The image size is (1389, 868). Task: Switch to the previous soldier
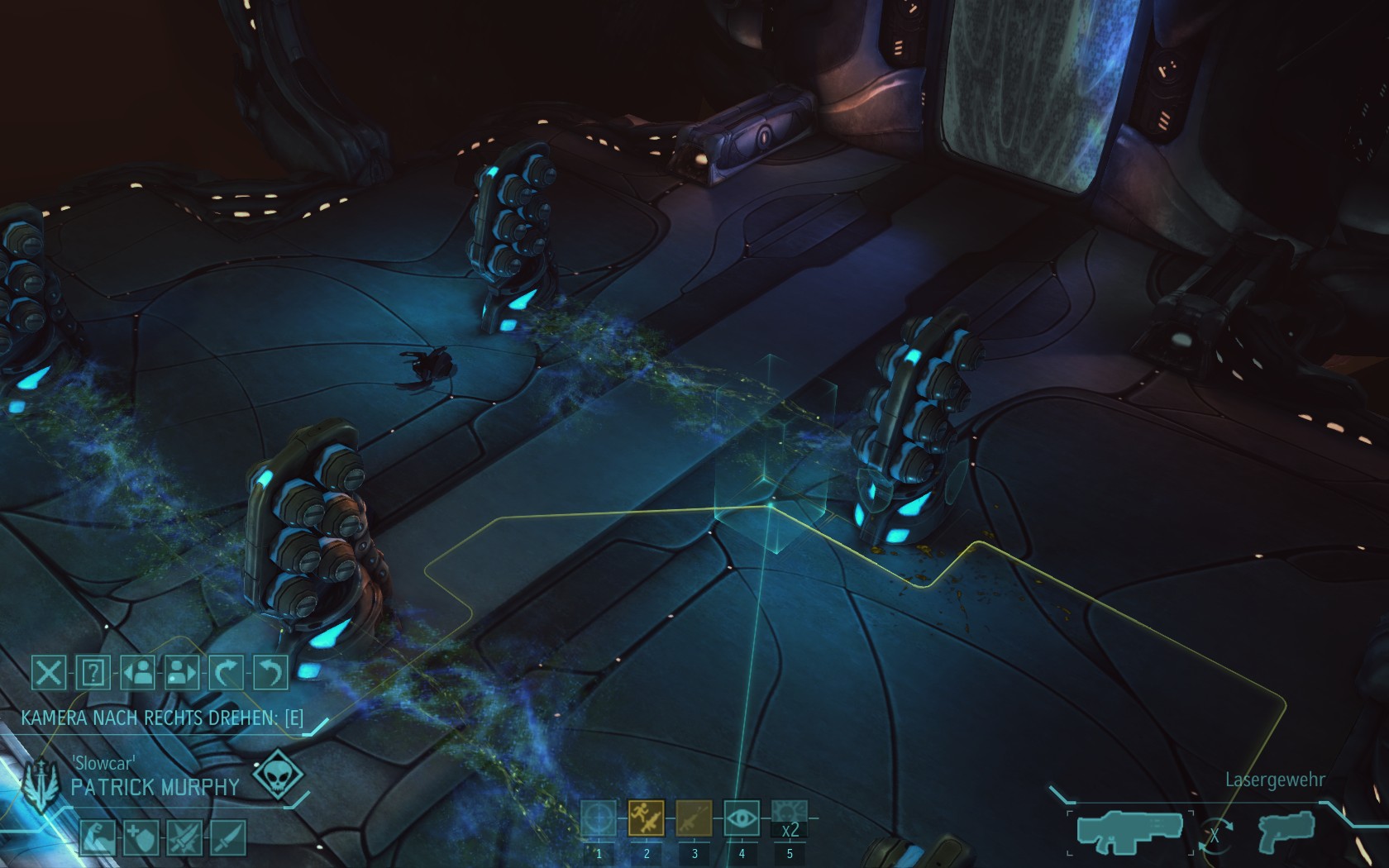point(138,673)
